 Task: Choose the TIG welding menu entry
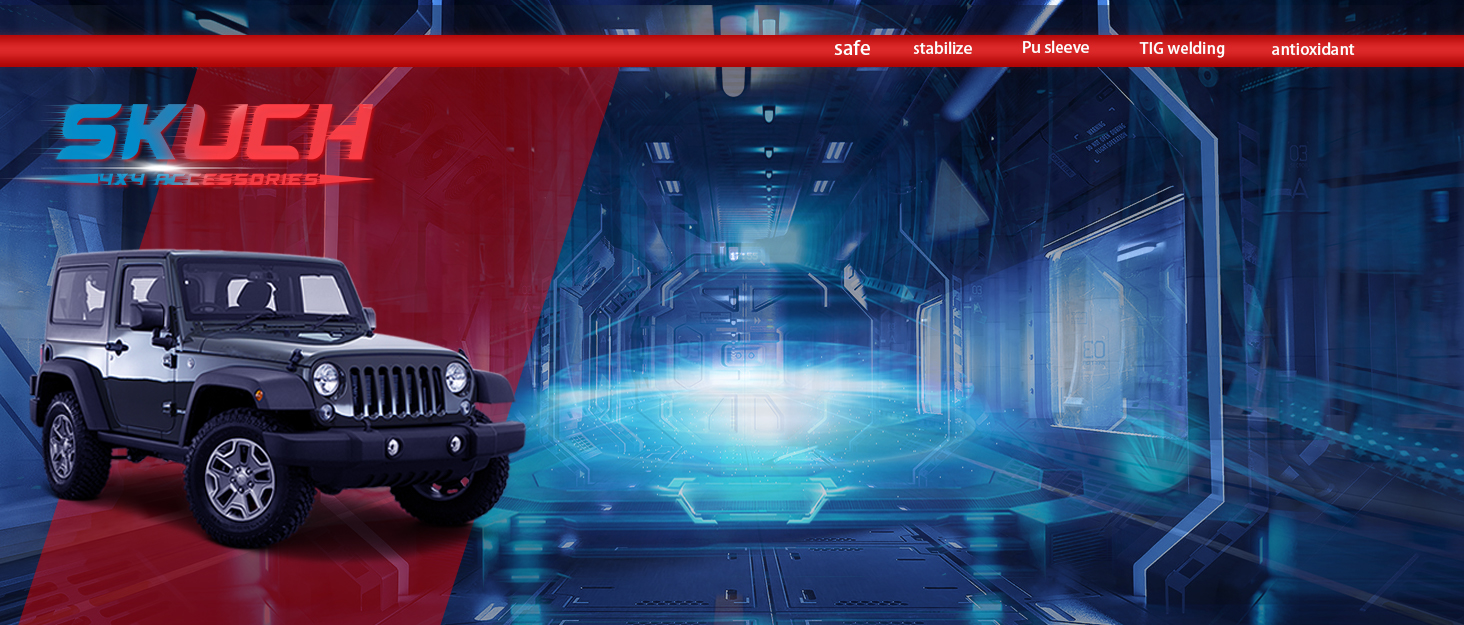coord(1181,49)
